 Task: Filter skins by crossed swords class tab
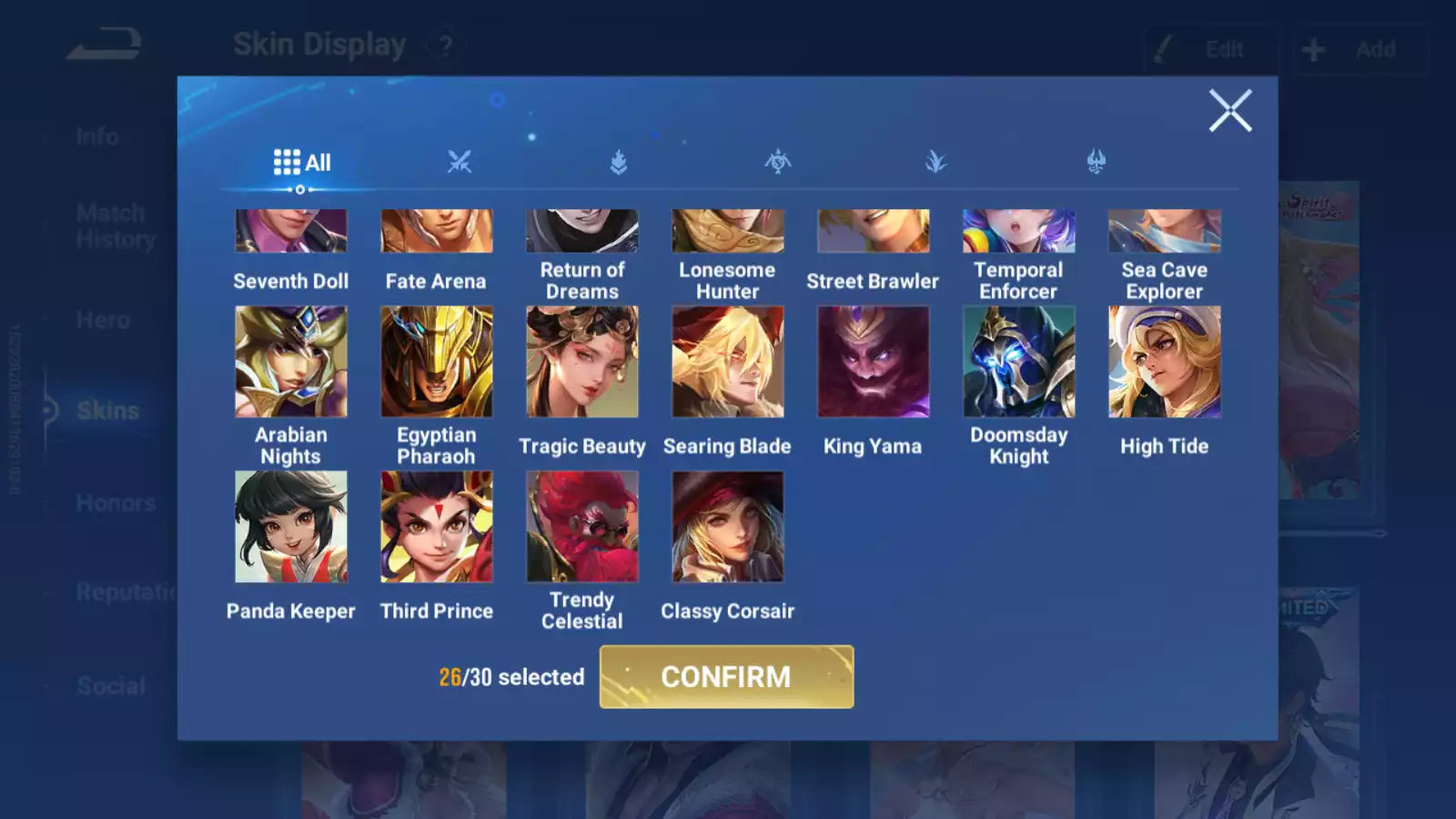[460, 163]
